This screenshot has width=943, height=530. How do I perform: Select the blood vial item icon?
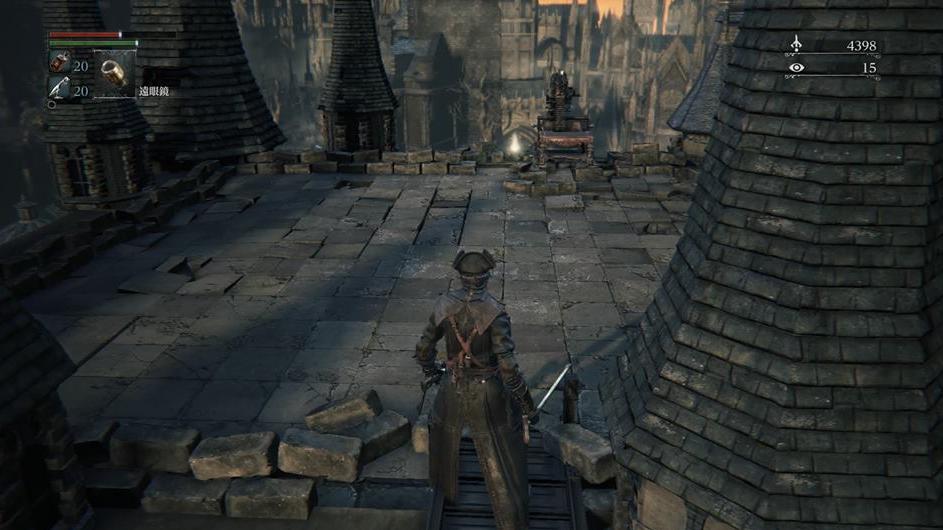pos(59,65)
